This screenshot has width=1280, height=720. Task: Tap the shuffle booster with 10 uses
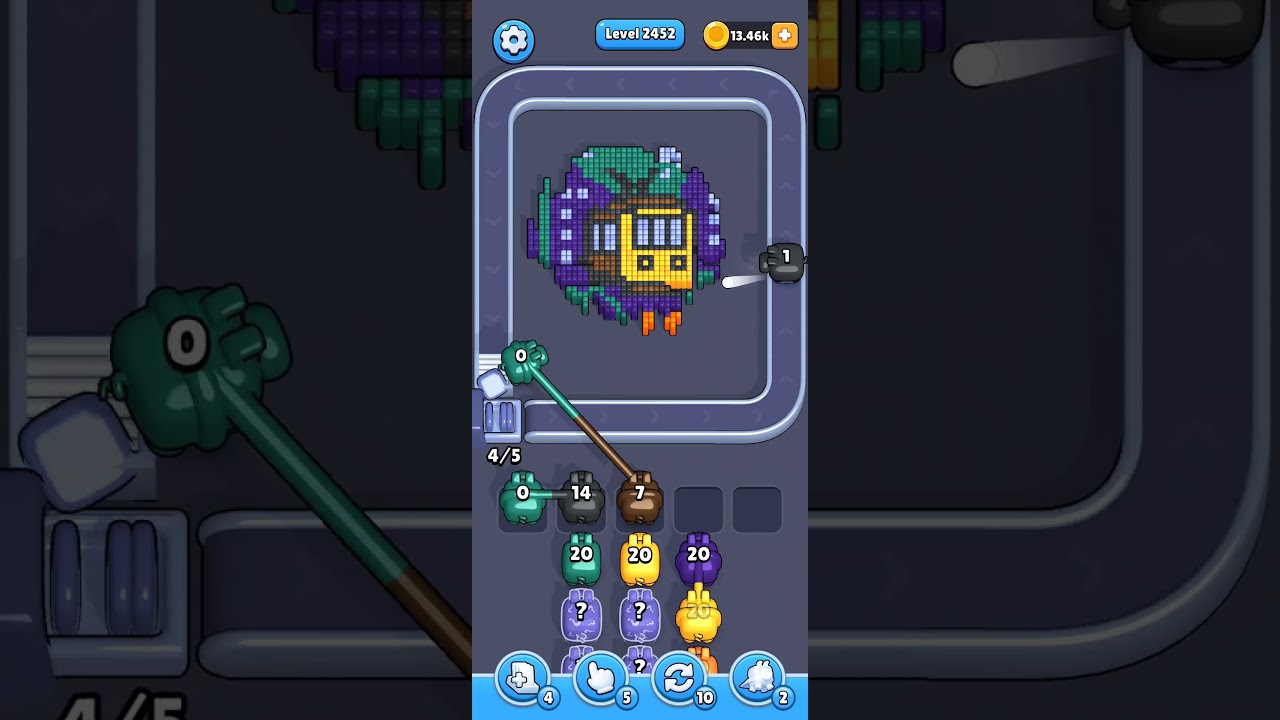[680, 678]
